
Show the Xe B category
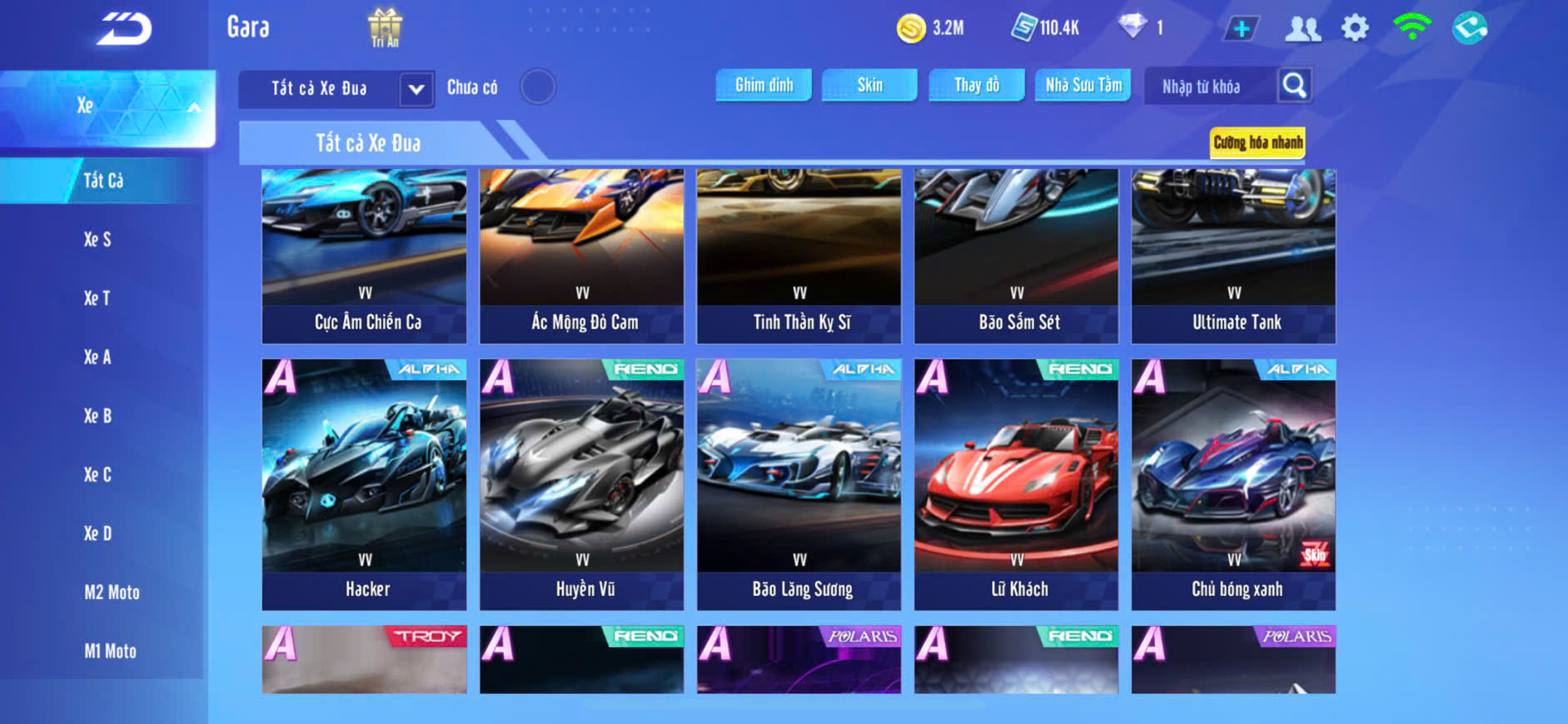(x=97, y=416)
